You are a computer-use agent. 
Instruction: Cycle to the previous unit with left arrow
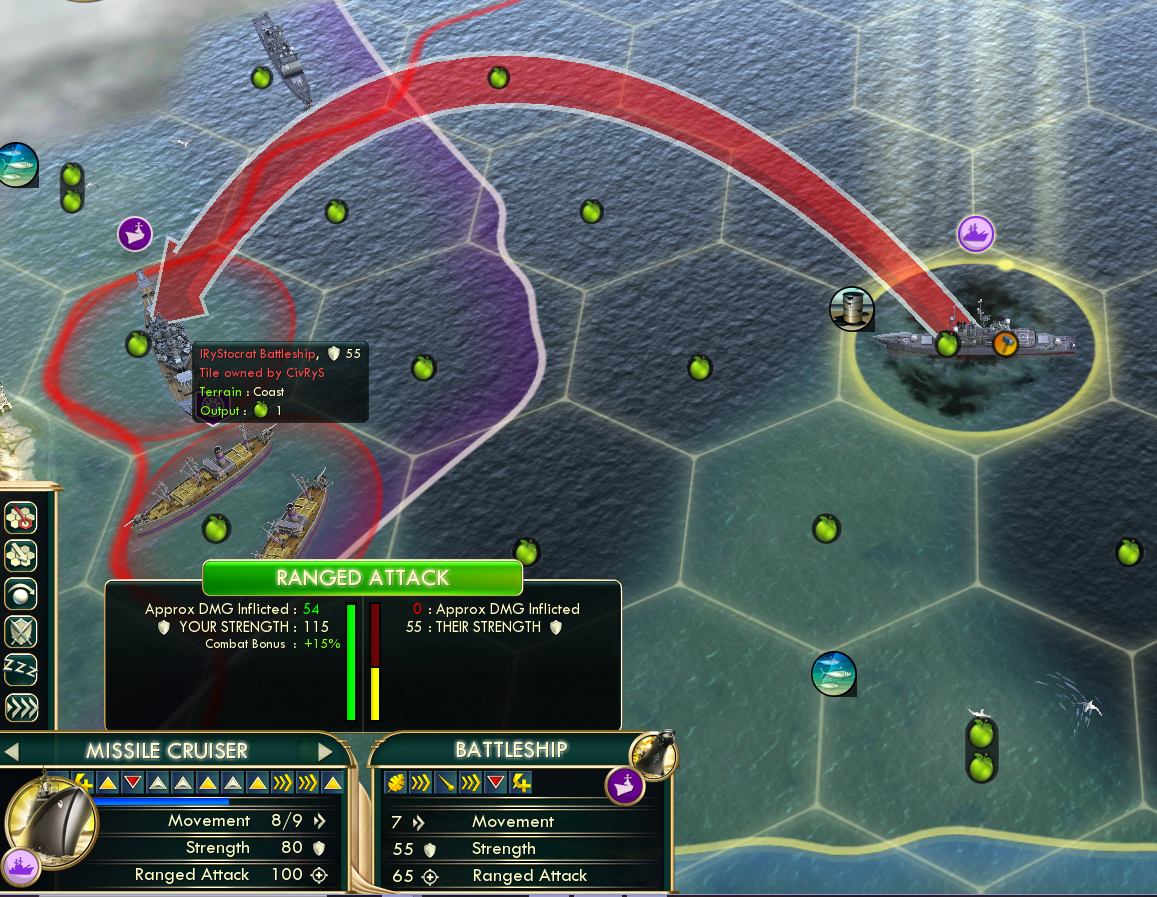pos(10,751)
